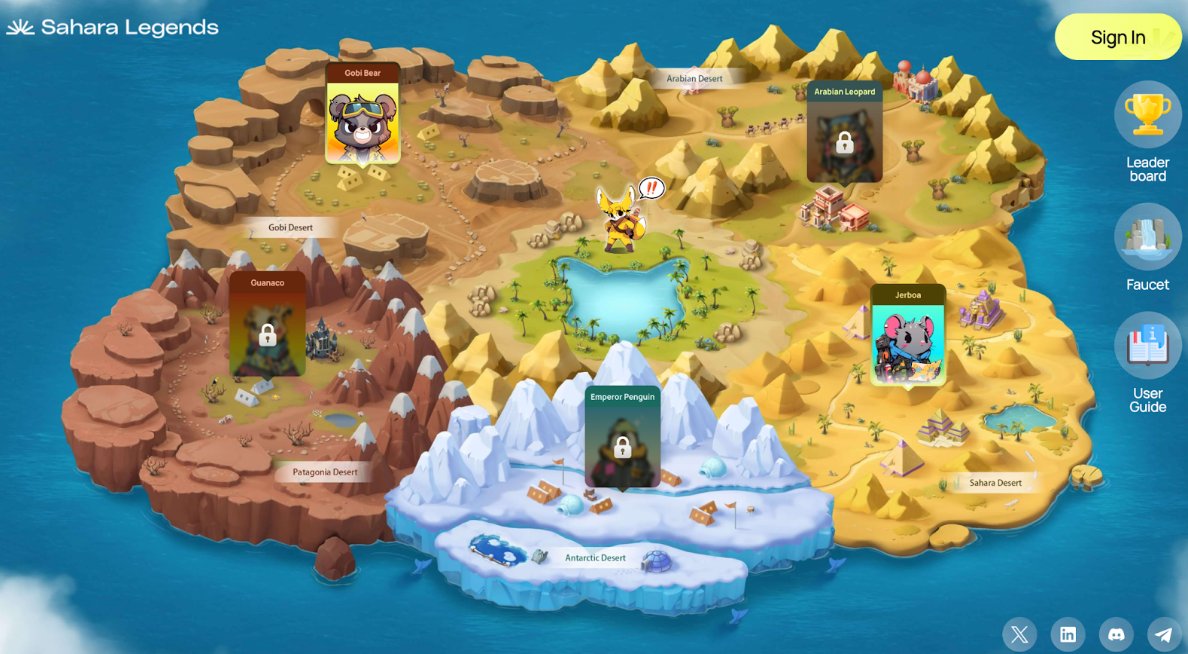Open the Telegram channel link
1188x654 pixels.
(x=1163, y=634)
